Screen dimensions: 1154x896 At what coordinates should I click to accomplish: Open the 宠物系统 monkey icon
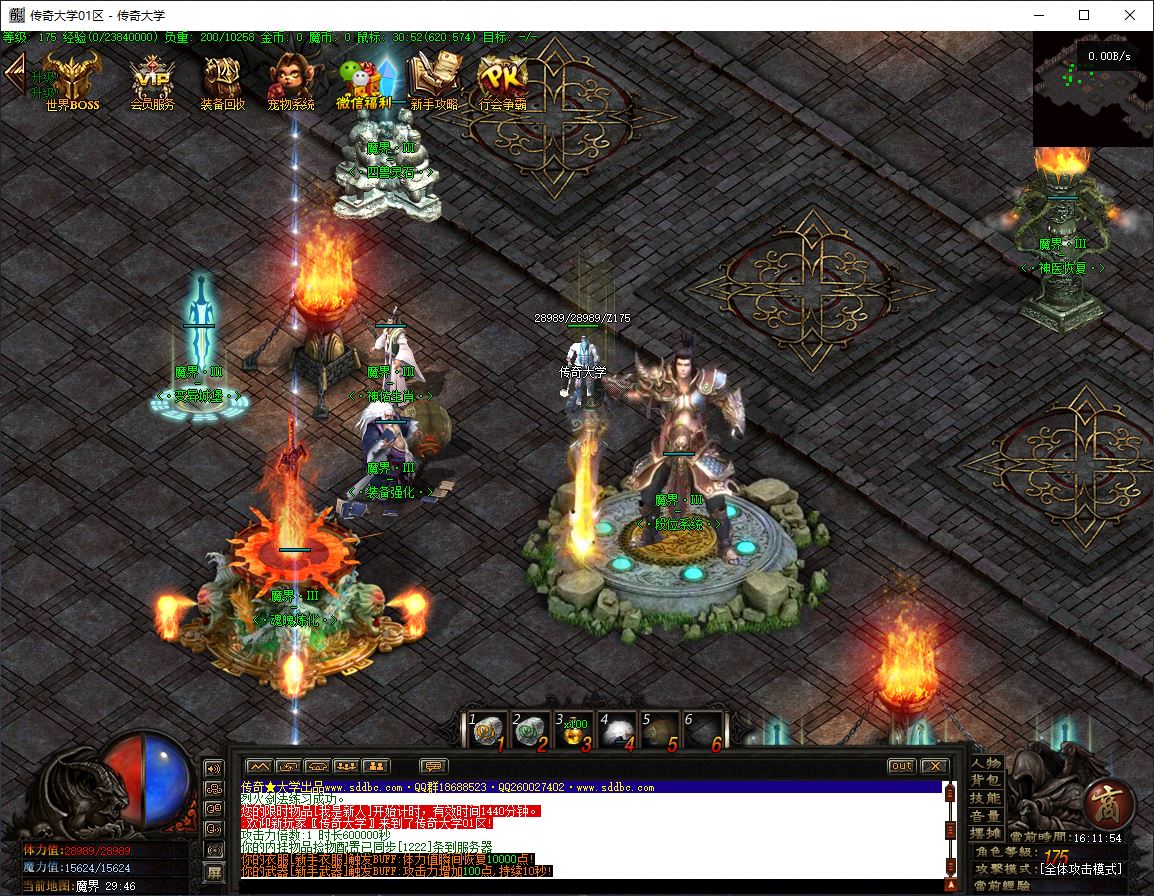coord(290,78)
